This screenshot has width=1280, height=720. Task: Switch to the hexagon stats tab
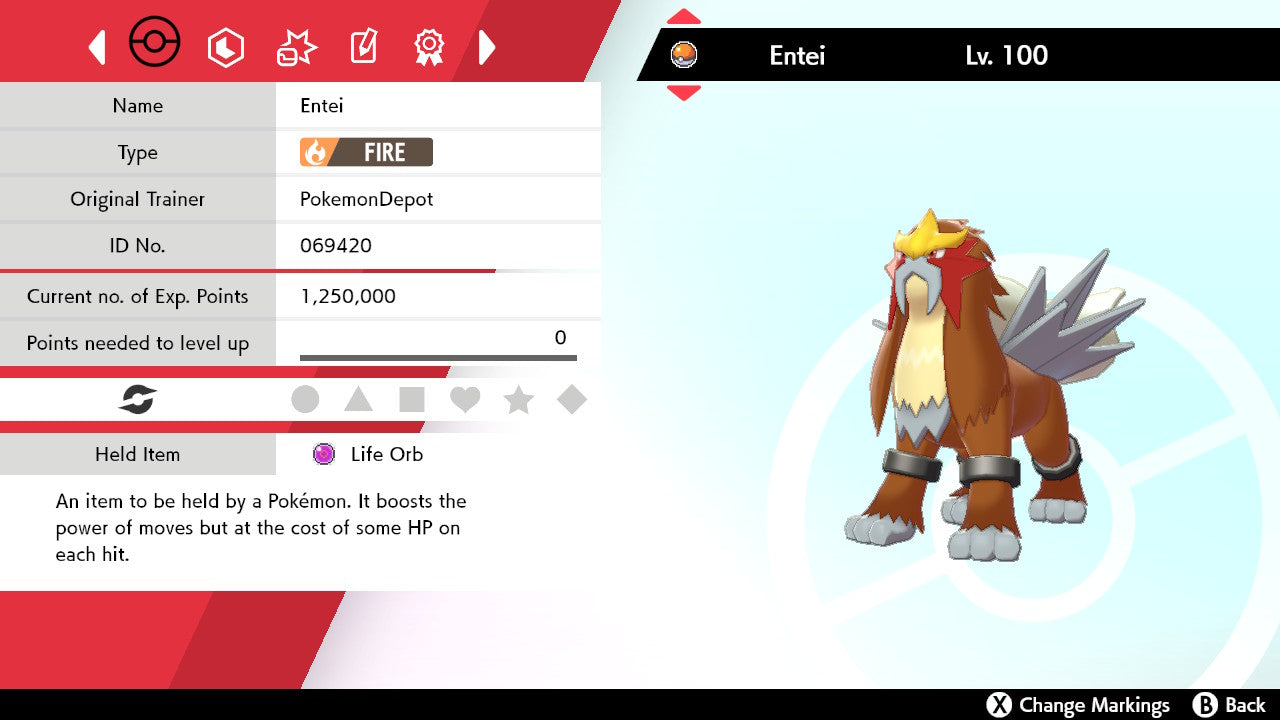(225, 47)
